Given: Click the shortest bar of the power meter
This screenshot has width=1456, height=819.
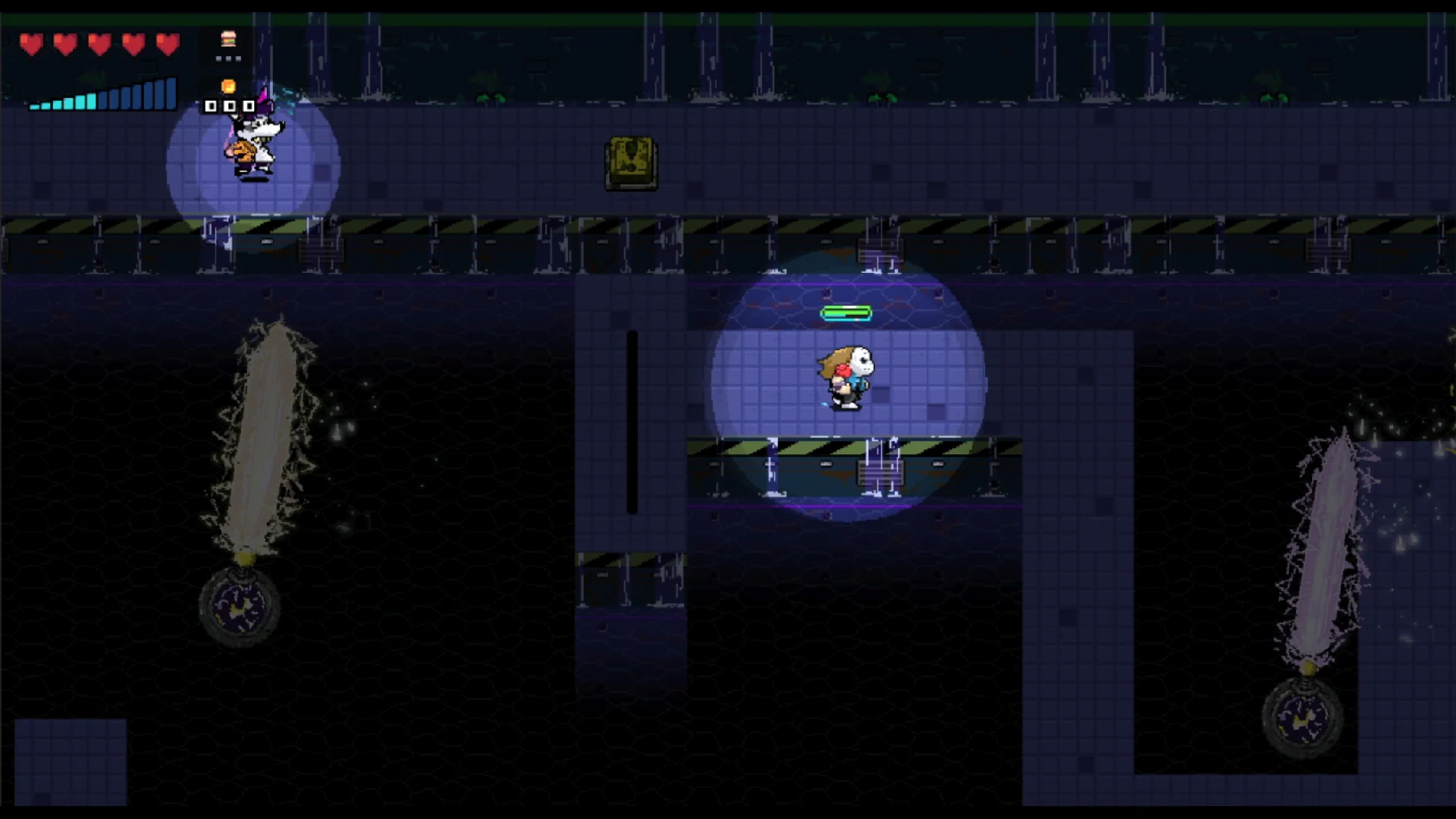Looking at the screenshot, I should pos(34,108).
